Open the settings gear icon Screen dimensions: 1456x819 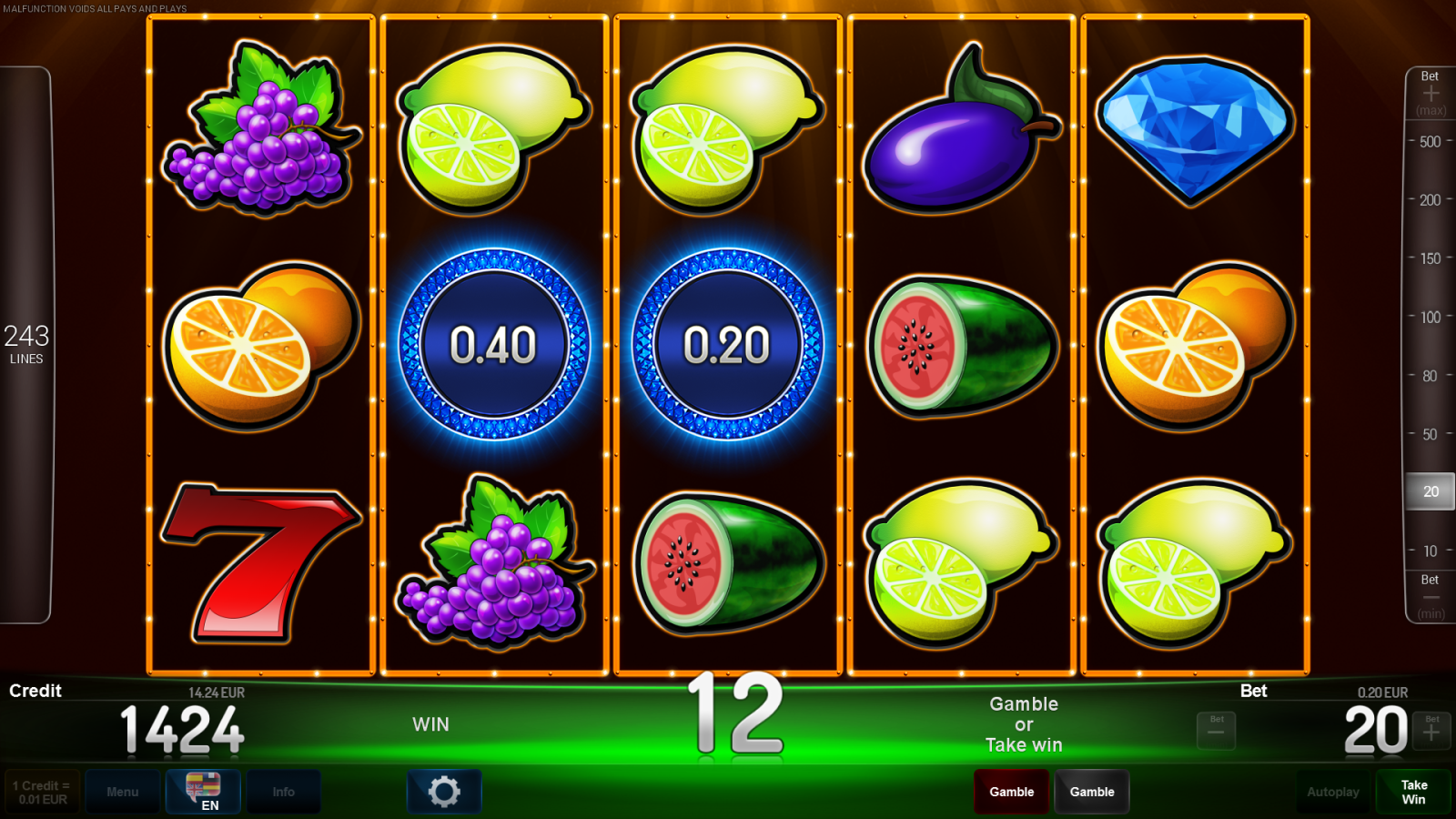pos(443,792)
